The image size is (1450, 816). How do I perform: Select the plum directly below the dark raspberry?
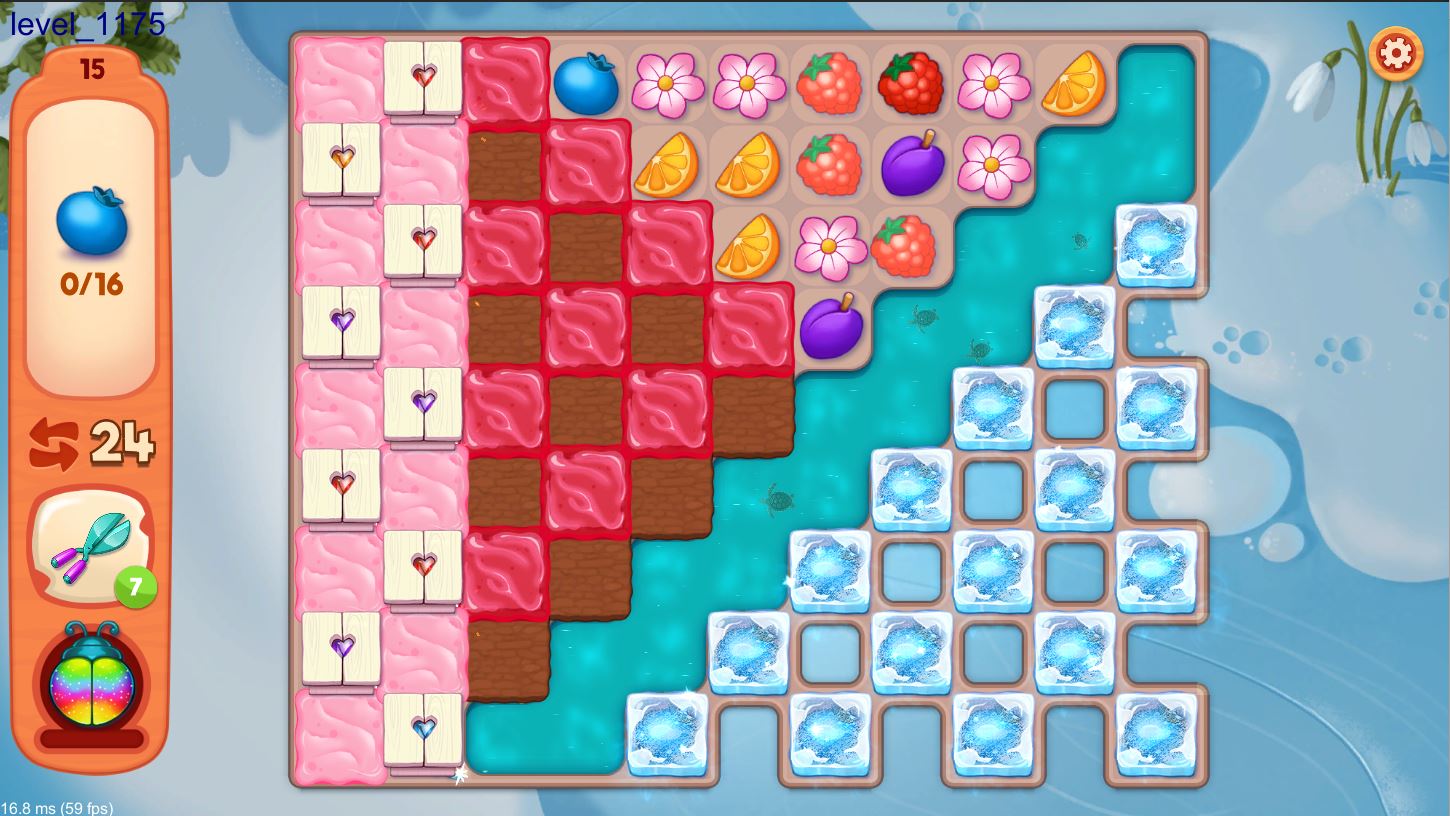click(x=911, y=164)
